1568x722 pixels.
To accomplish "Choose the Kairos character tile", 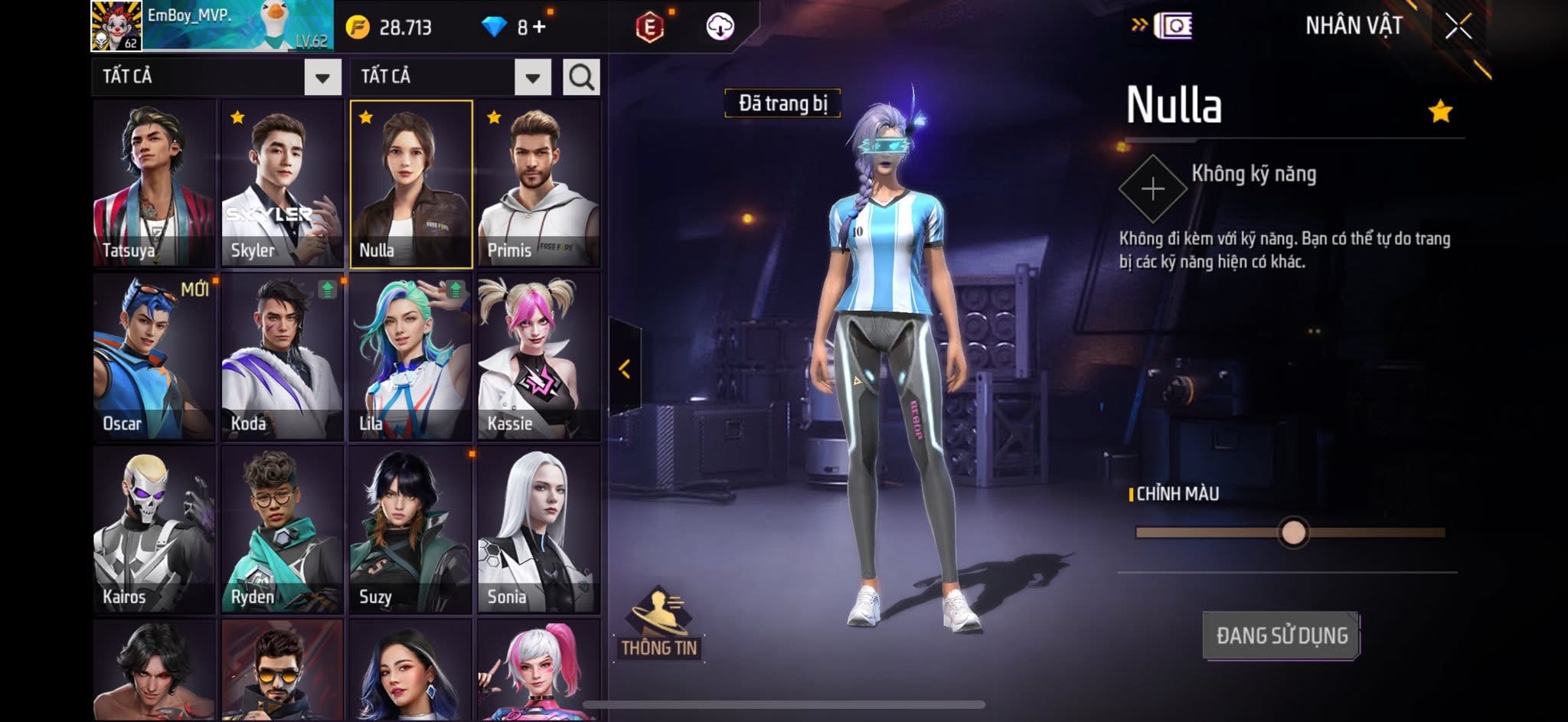I will 154,530.
